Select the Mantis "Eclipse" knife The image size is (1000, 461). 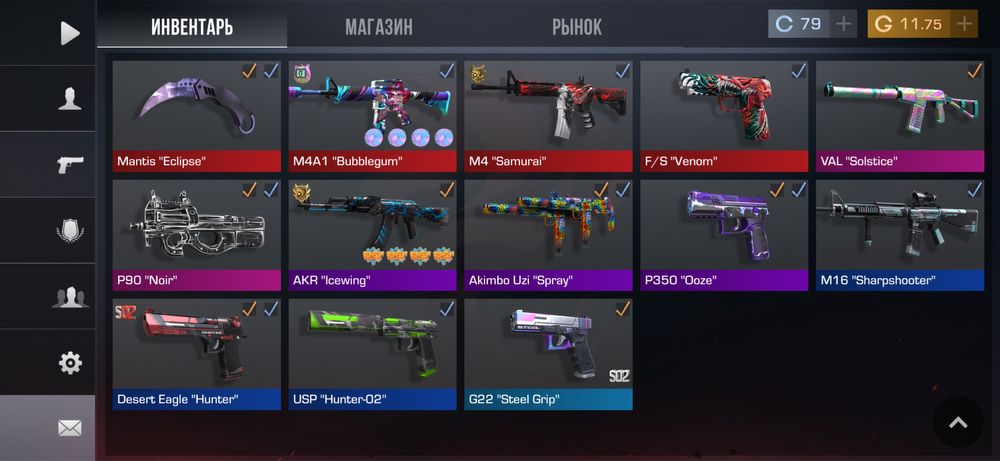coord(196,116)
